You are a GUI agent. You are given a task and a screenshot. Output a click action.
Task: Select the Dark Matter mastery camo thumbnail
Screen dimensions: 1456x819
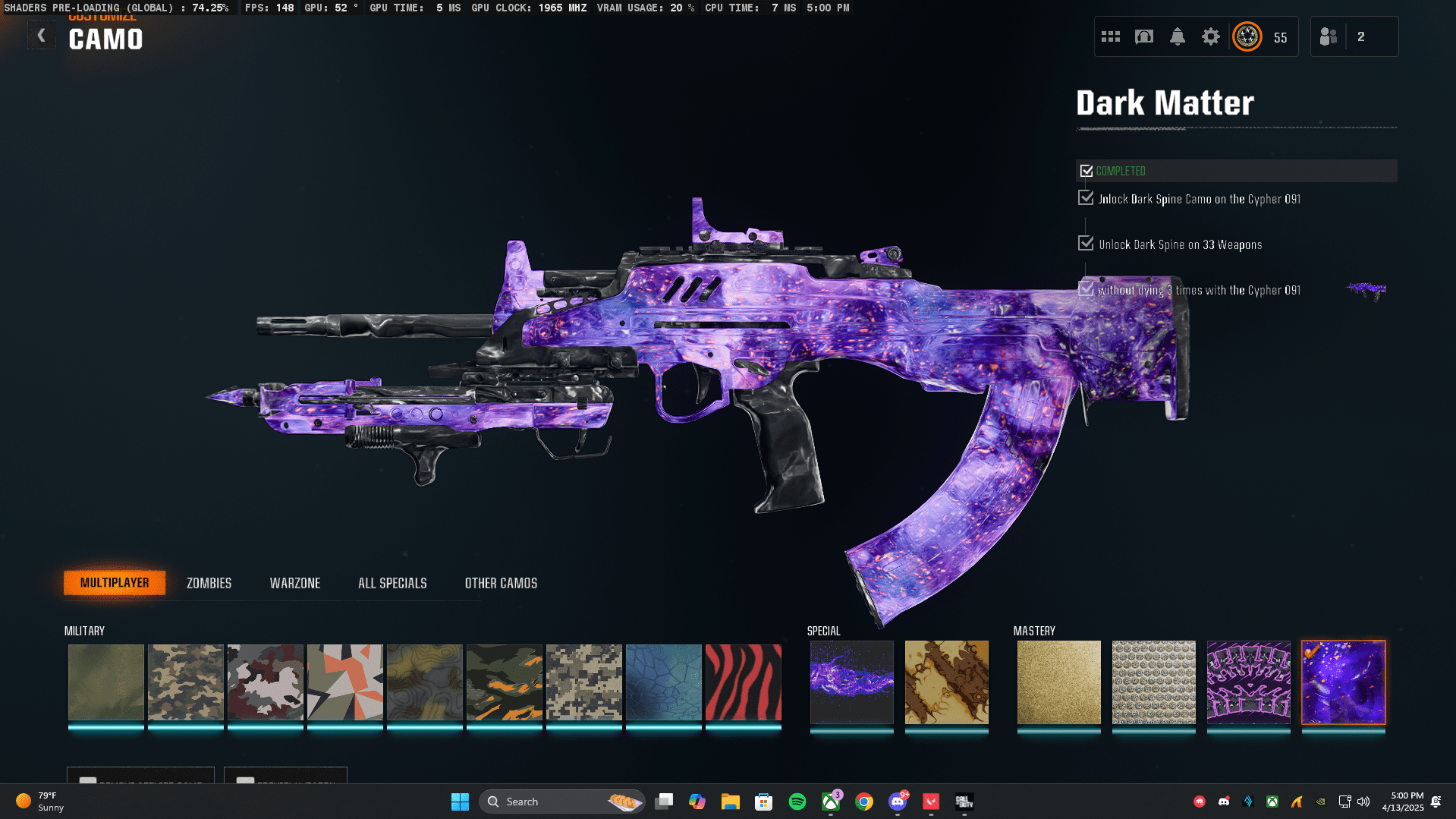coord(1343,682)
